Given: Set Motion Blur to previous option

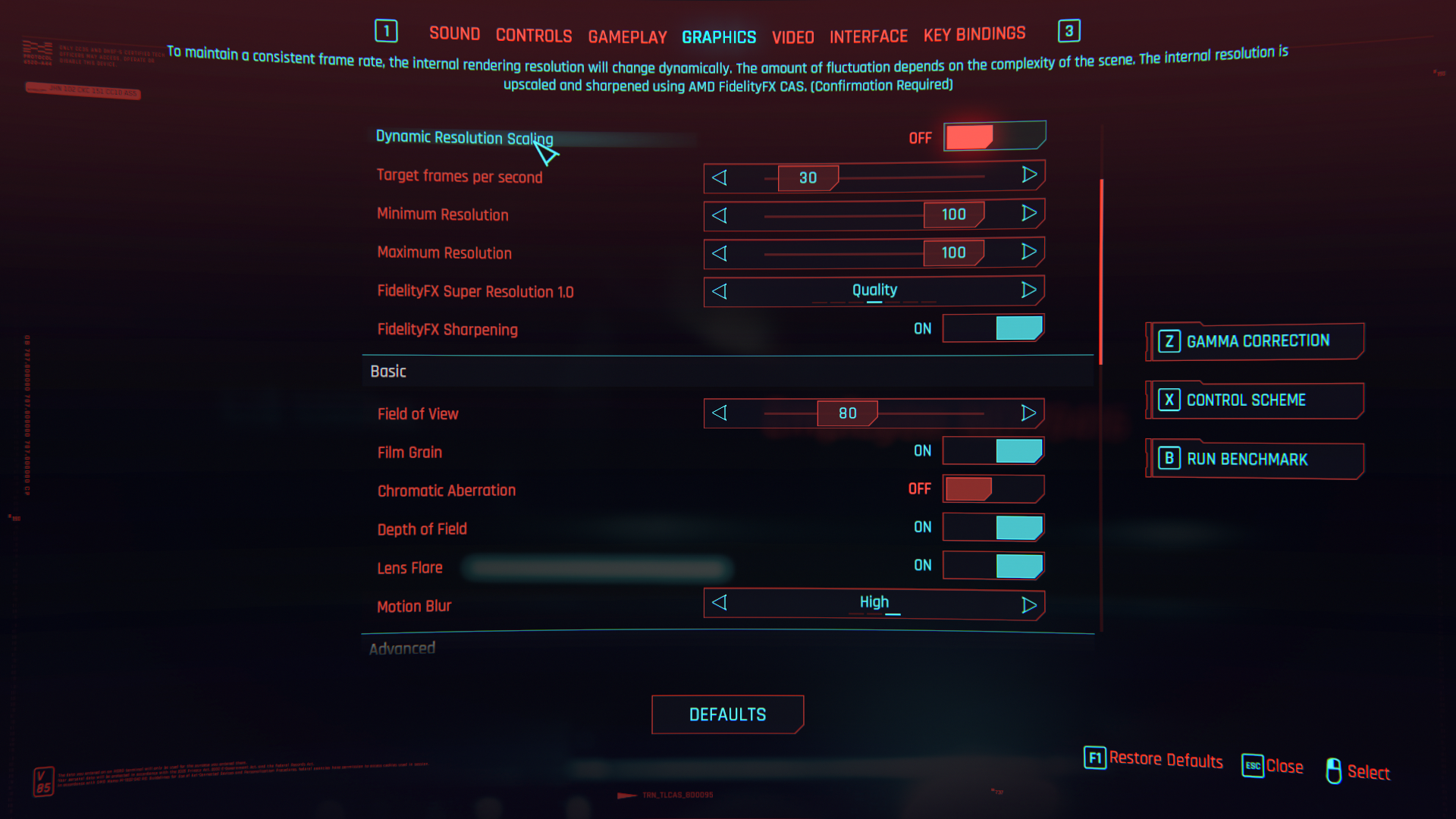Looking at the screenshot, I should 720,604.
